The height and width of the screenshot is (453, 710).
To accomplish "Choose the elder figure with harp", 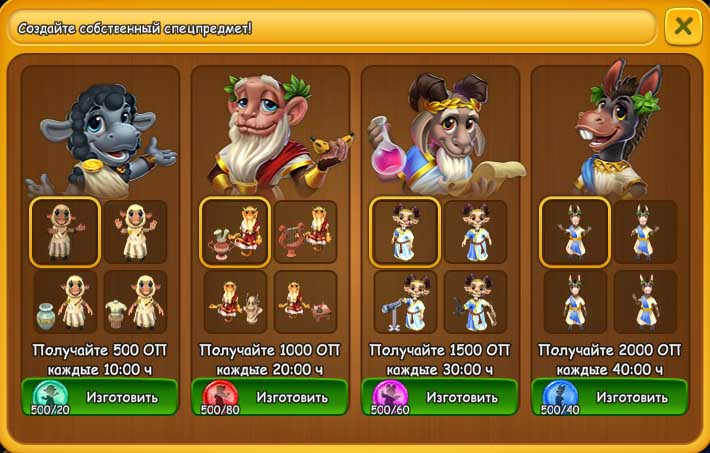I will point(305,232).
